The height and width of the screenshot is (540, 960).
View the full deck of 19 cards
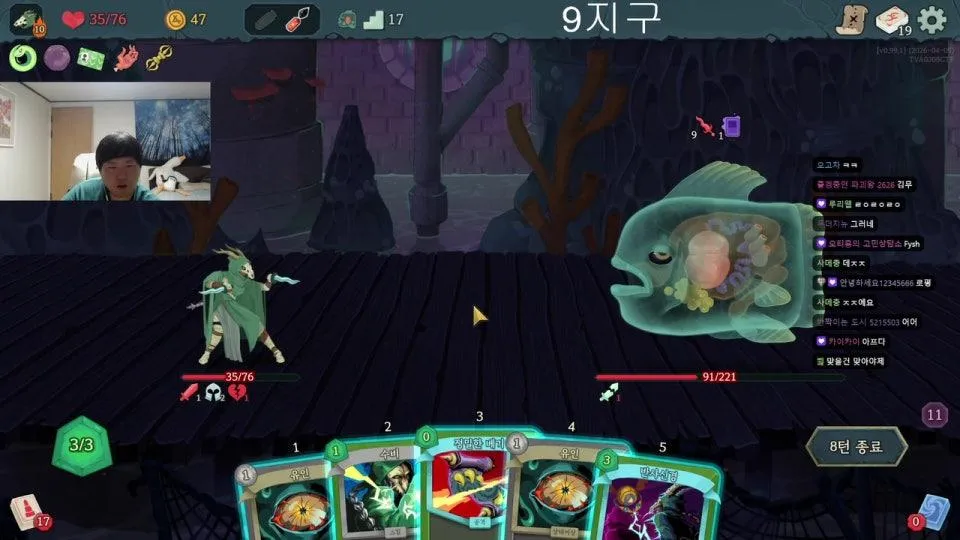point(891,19)
